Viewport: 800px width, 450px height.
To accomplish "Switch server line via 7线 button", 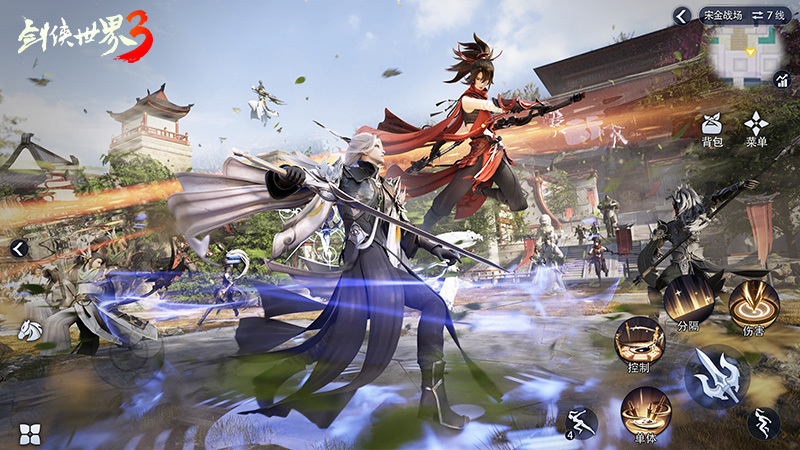I will tap(769, 15).
